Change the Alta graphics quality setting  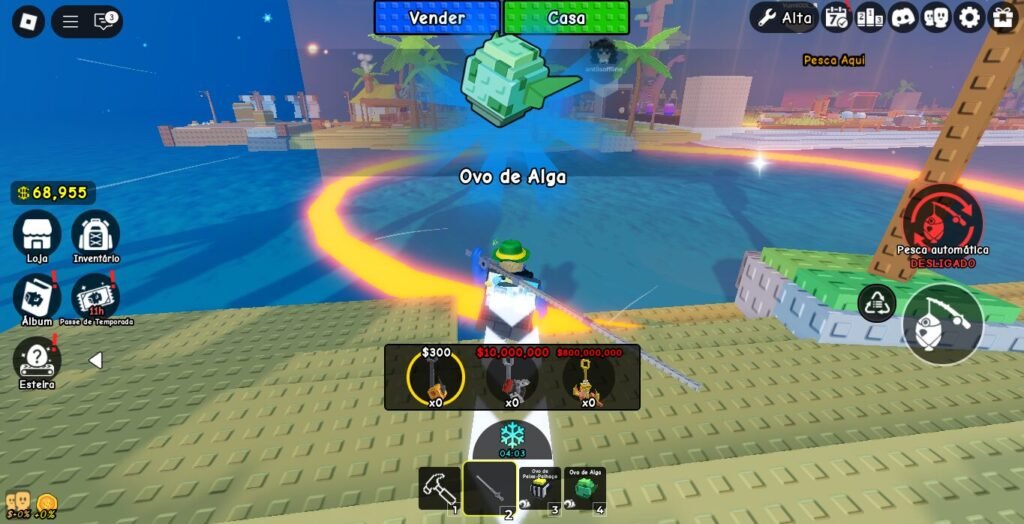785,17
